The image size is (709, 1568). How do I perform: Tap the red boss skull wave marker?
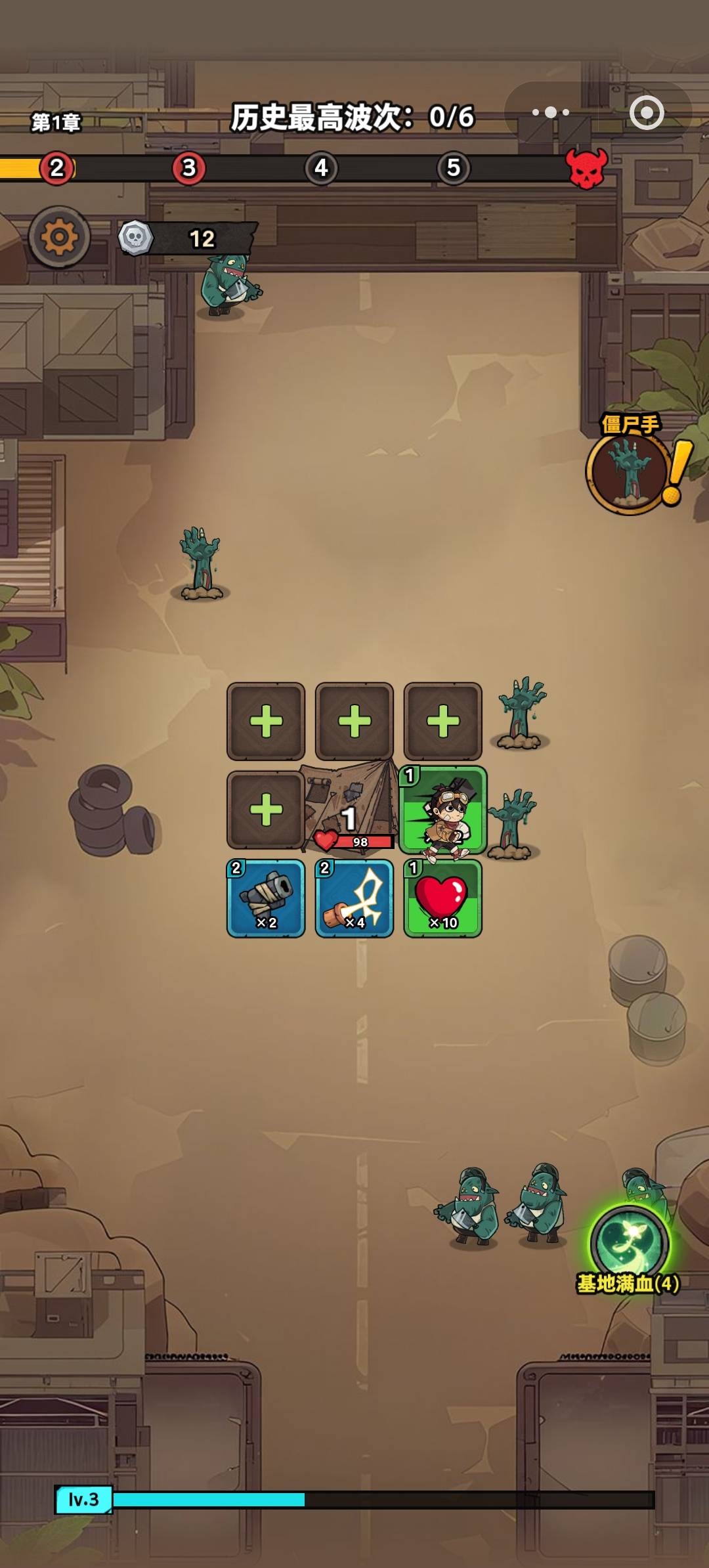(x=586, y=168)
